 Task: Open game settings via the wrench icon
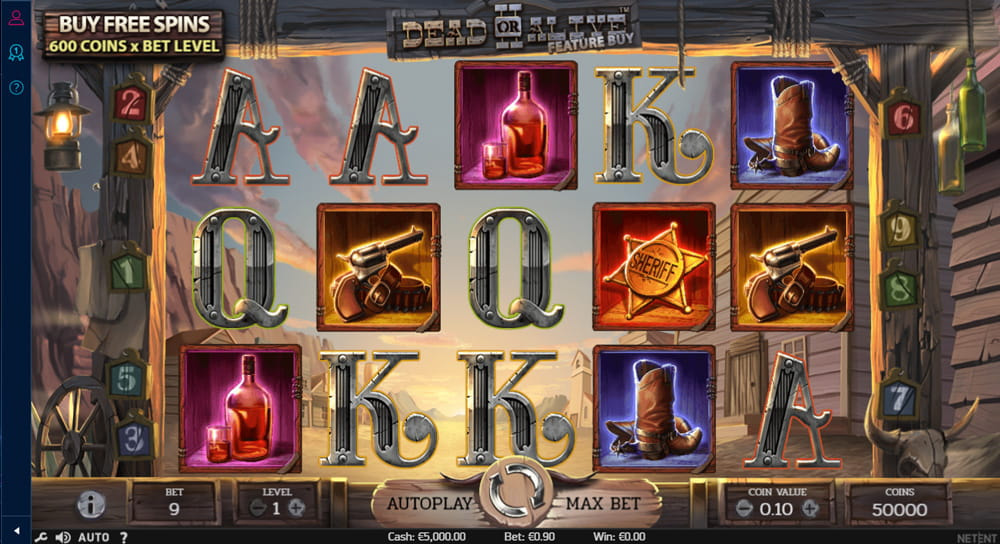click(41, 537)
